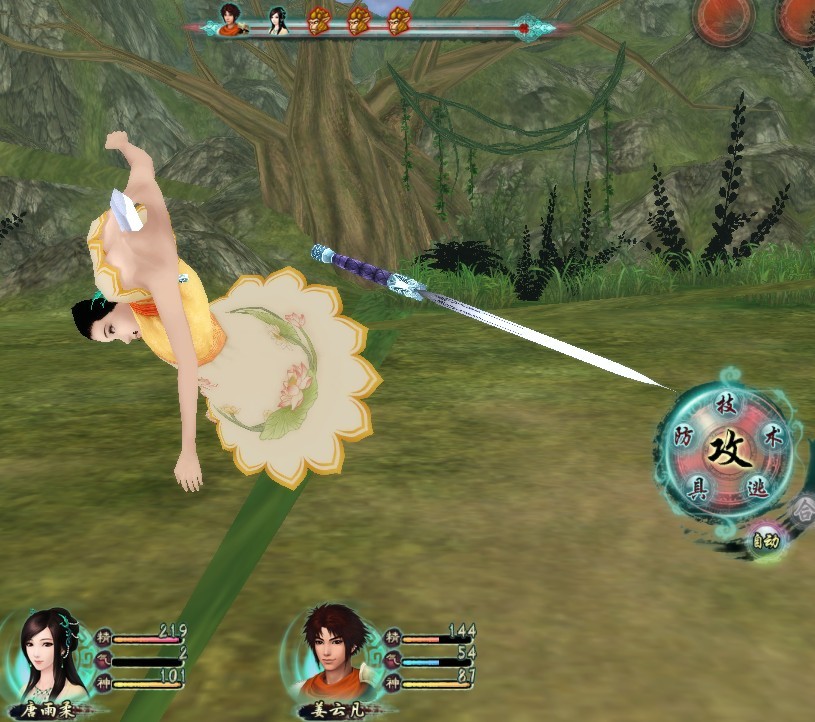Open the 术 spell command
This screenshot has height=722, width=815.
click(x=772, y=438)
